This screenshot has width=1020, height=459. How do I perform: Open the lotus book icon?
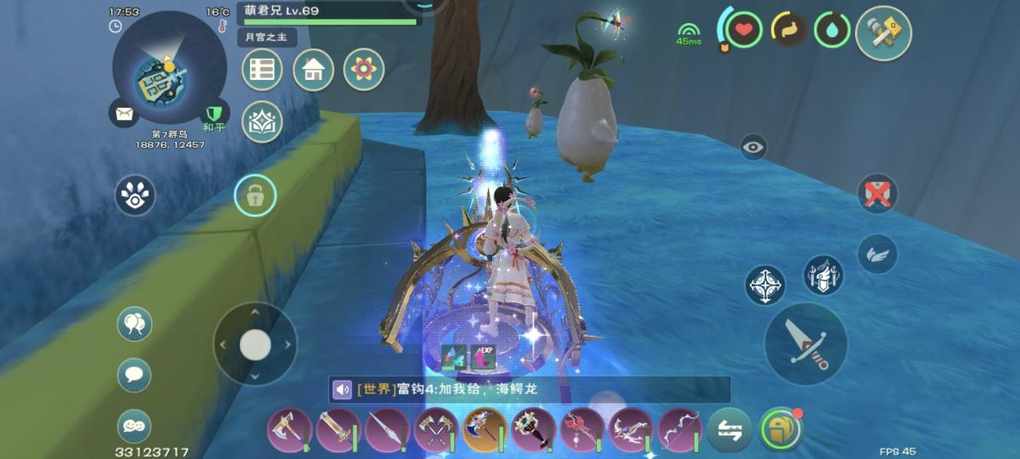tap(262, 122)
